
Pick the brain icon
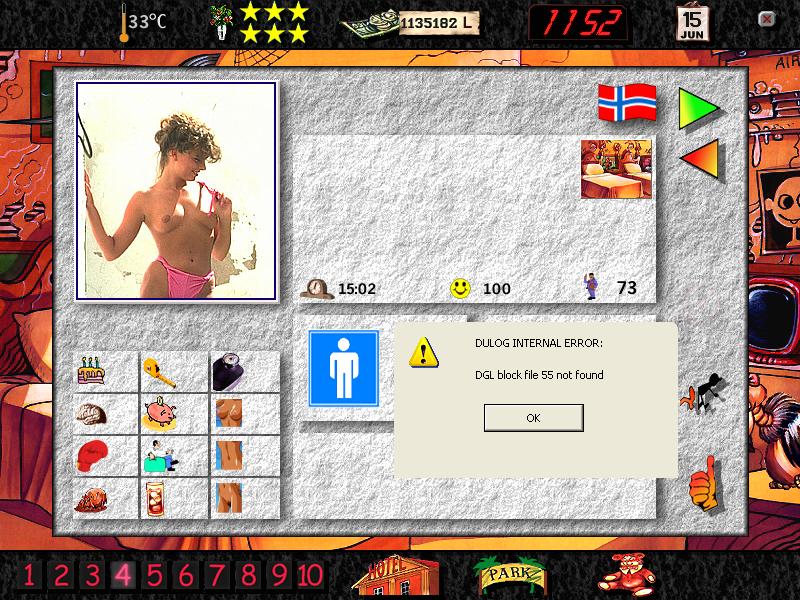[93, 414]
